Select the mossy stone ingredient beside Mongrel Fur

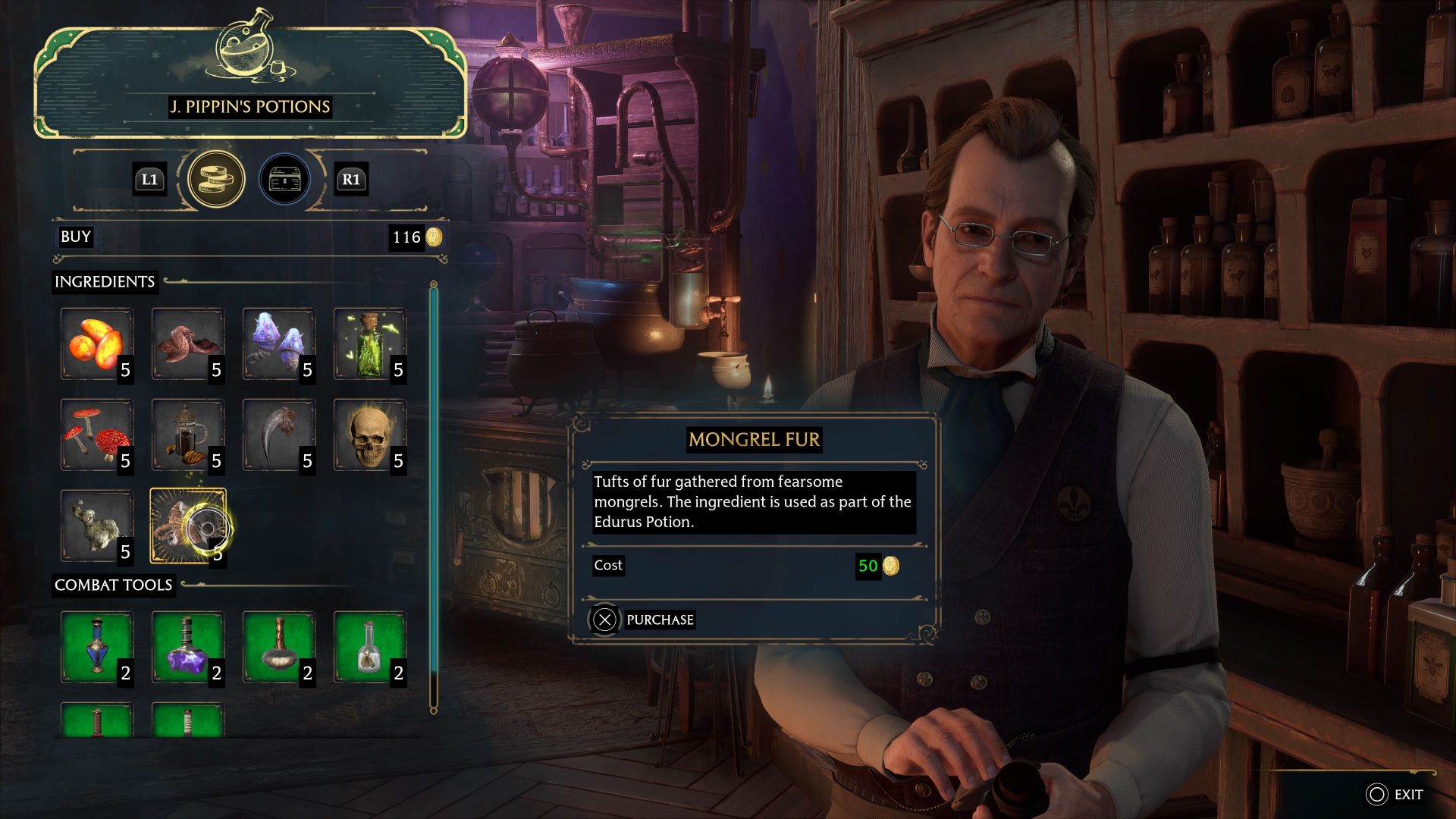(96, 523)
